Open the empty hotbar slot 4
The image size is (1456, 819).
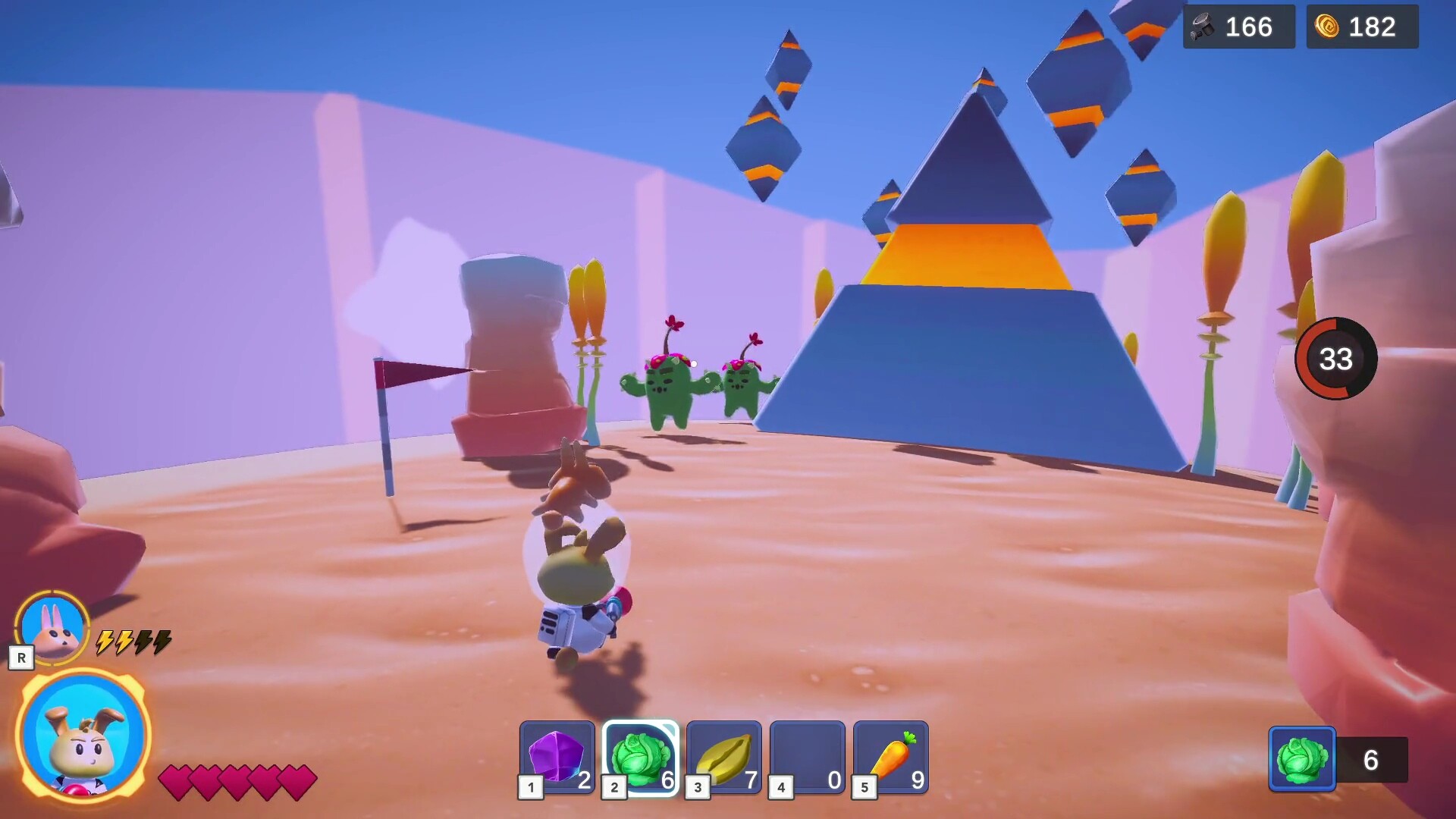[806, 756]
